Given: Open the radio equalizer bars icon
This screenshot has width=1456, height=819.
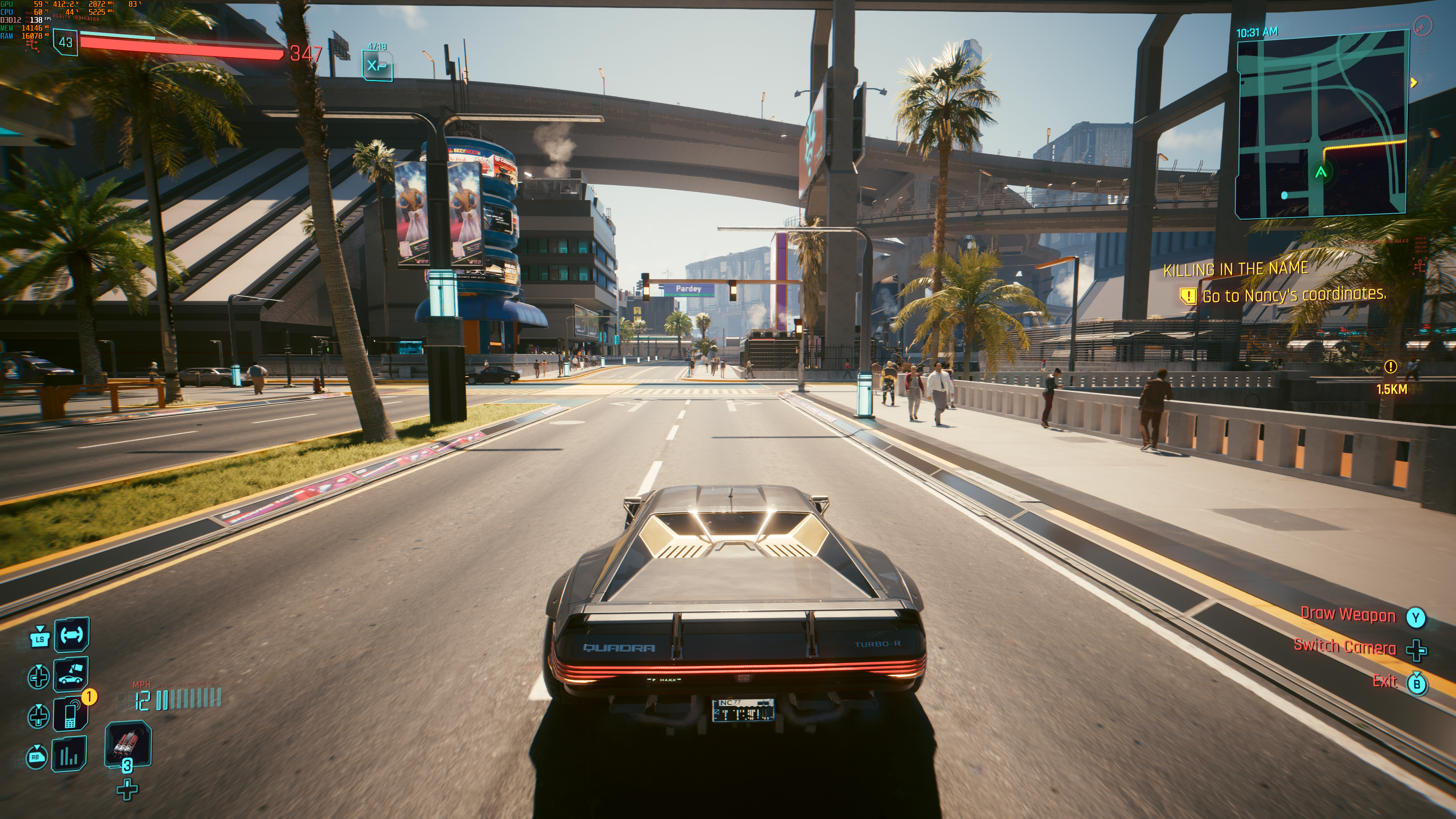Looking at the screenshot, I should click(x=69, y=754).
